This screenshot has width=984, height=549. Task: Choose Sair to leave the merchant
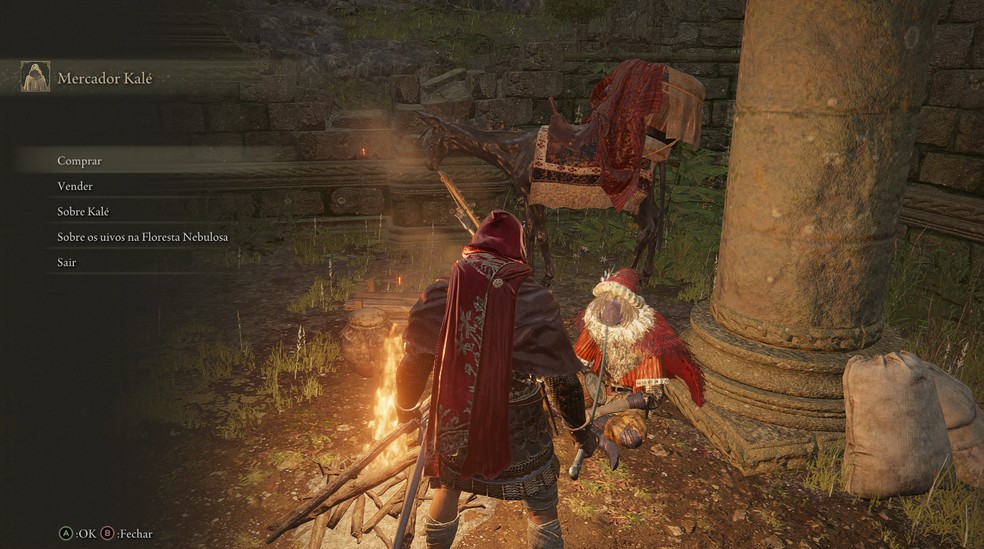click(67, 262)
